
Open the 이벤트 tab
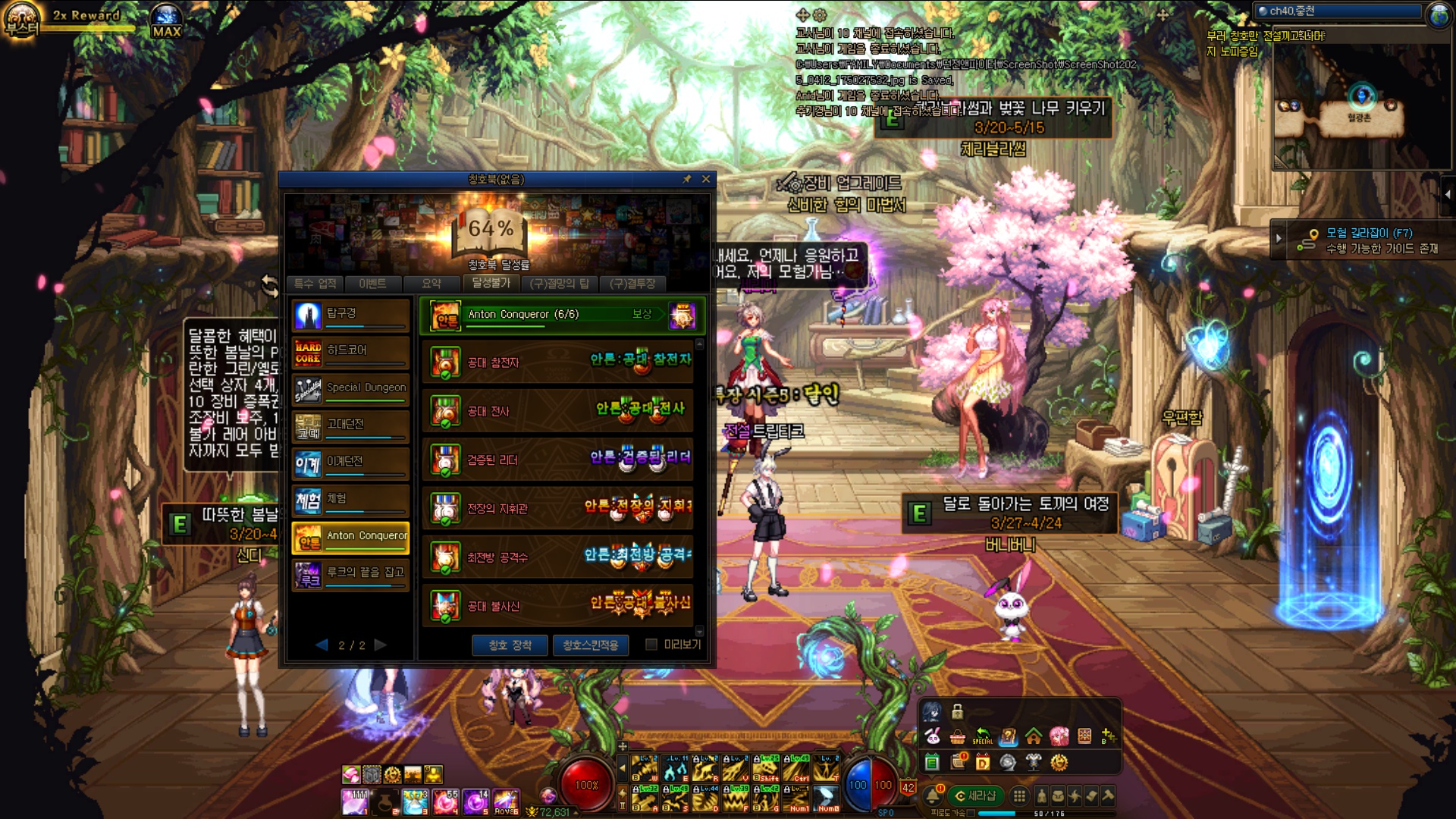tap(372, 284)
